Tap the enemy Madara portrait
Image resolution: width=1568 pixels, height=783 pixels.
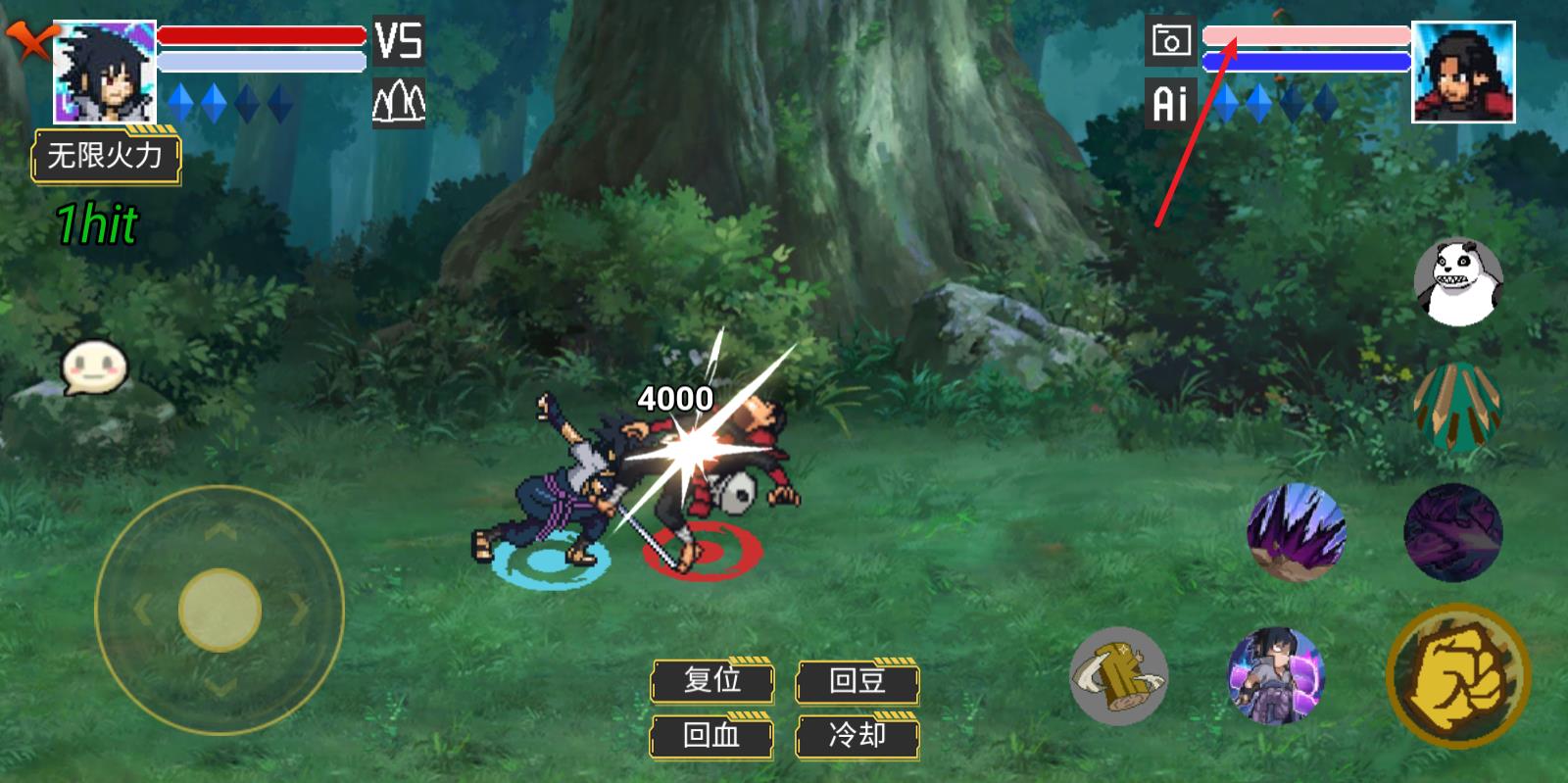1462,72
